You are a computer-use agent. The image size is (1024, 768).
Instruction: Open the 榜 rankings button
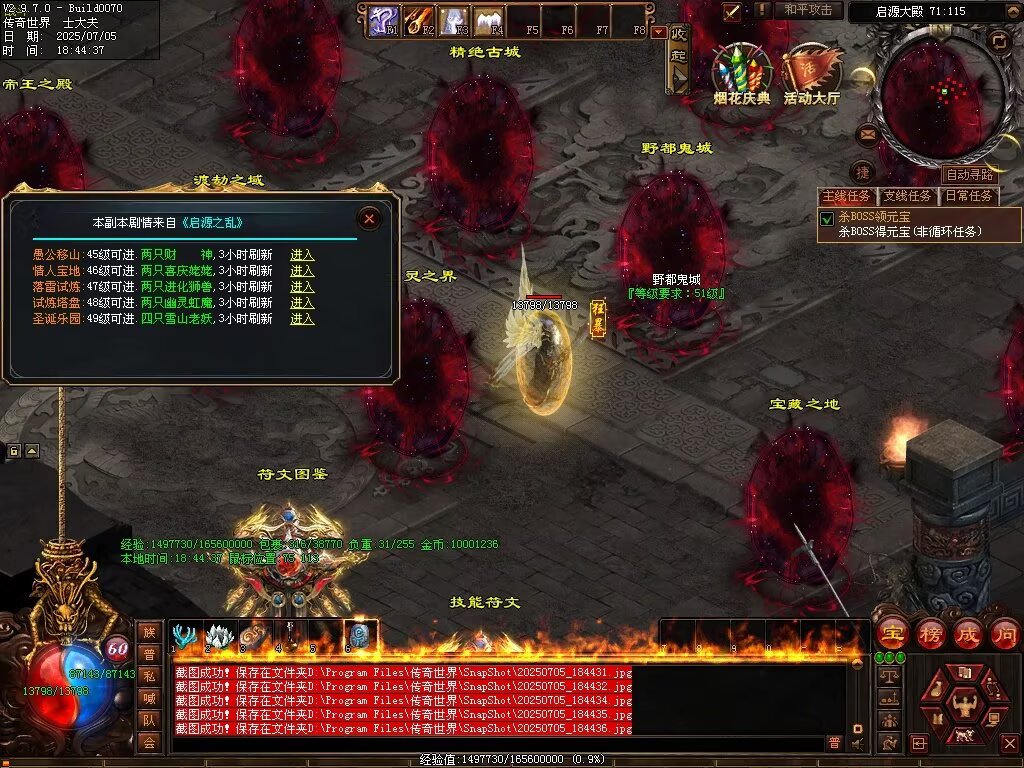(930, 633)
